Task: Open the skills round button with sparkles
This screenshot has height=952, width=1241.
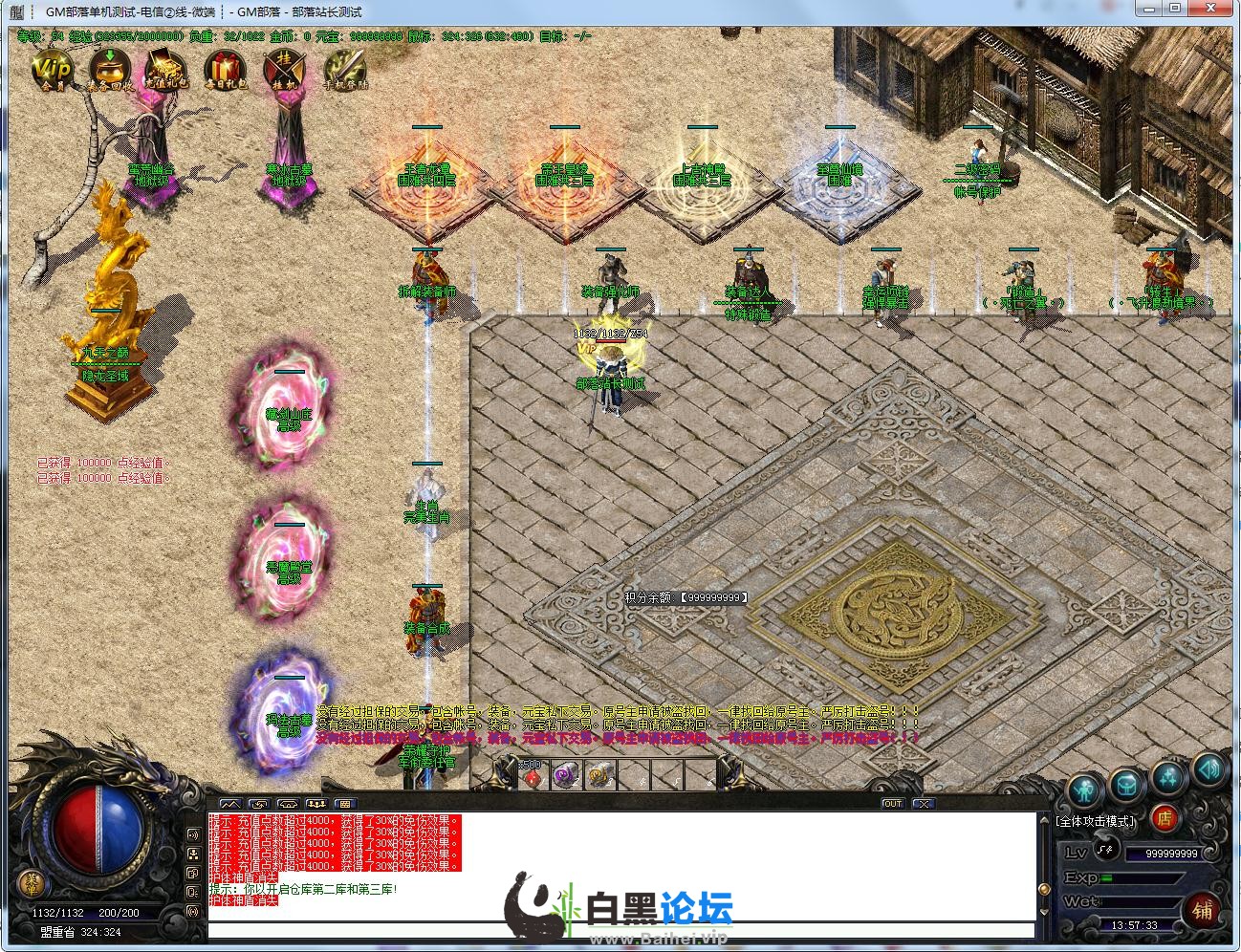Action: [1168, 776]
